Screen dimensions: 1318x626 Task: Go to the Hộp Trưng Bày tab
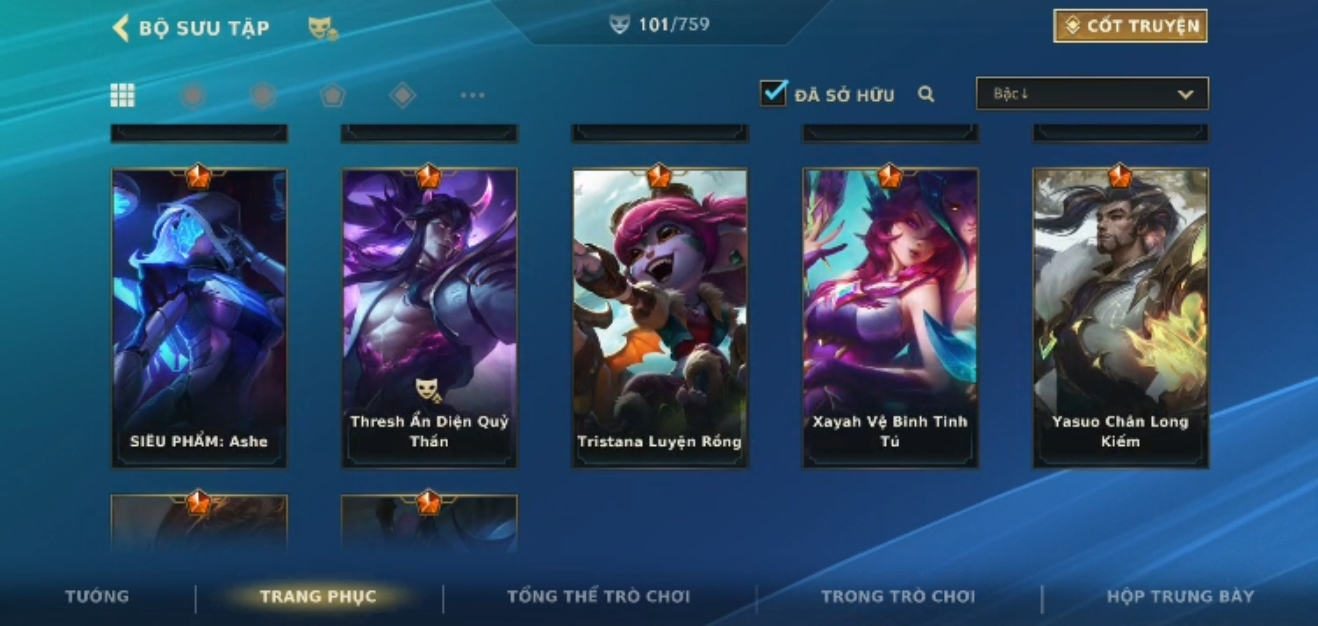(1179, 597)
